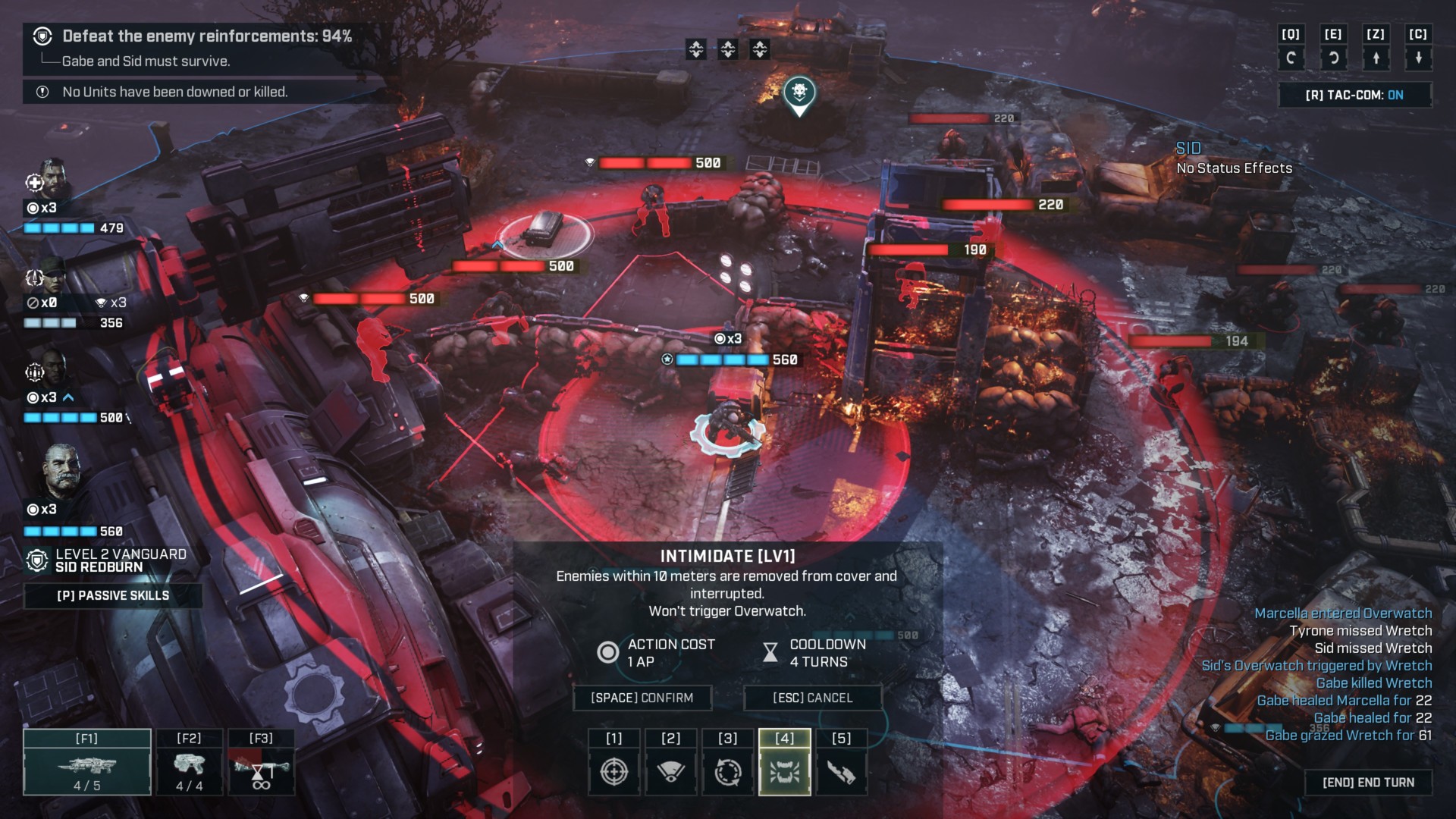Confirm the Intimidate ability

[642, 698]
